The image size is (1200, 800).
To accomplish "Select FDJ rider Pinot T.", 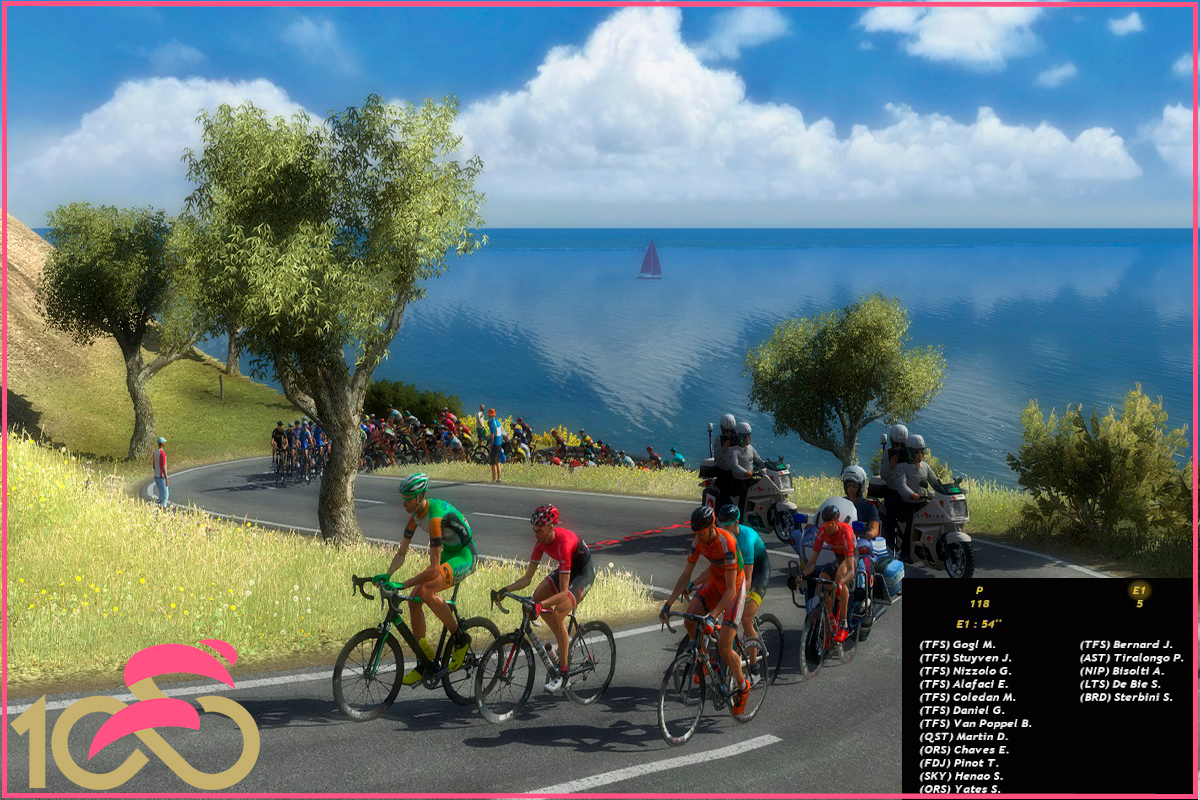I will [x=959, y=763].
